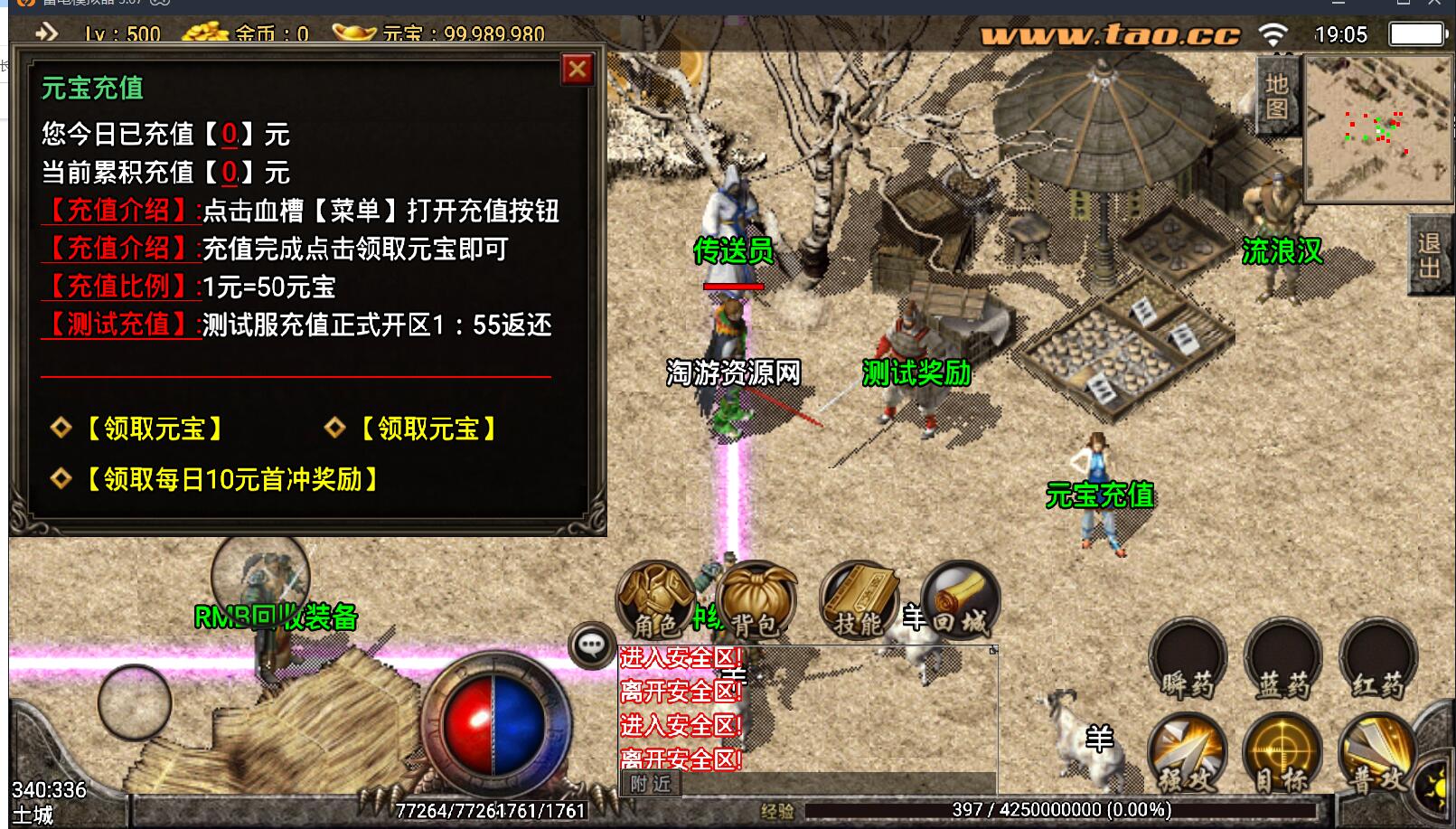Image resolution: width=1456 pixels, height=829 pixels.
Task: Claim the 领取每日10元首冲奖励 reward
Action: coord(230,479)
